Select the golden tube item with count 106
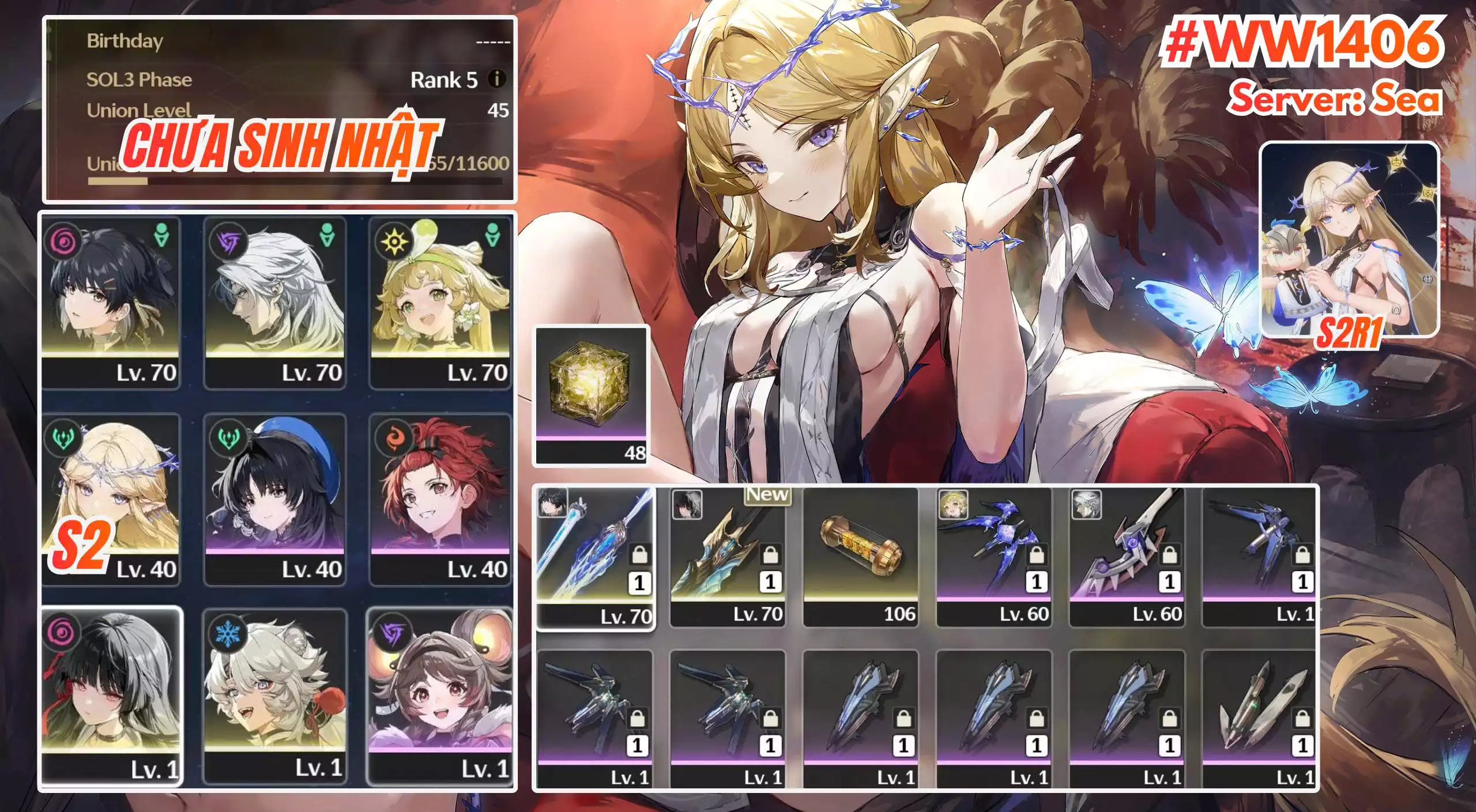This screenshot has height=812, width=1476. 861,557
